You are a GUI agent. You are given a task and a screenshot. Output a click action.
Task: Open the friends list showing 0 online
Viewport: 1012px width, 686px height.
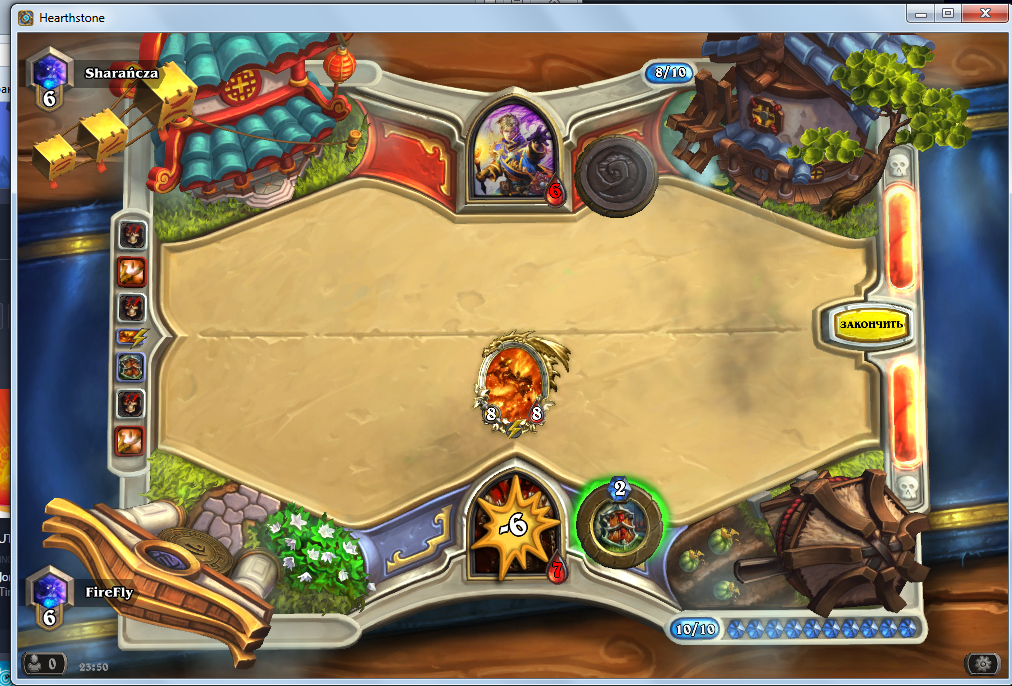44,663
